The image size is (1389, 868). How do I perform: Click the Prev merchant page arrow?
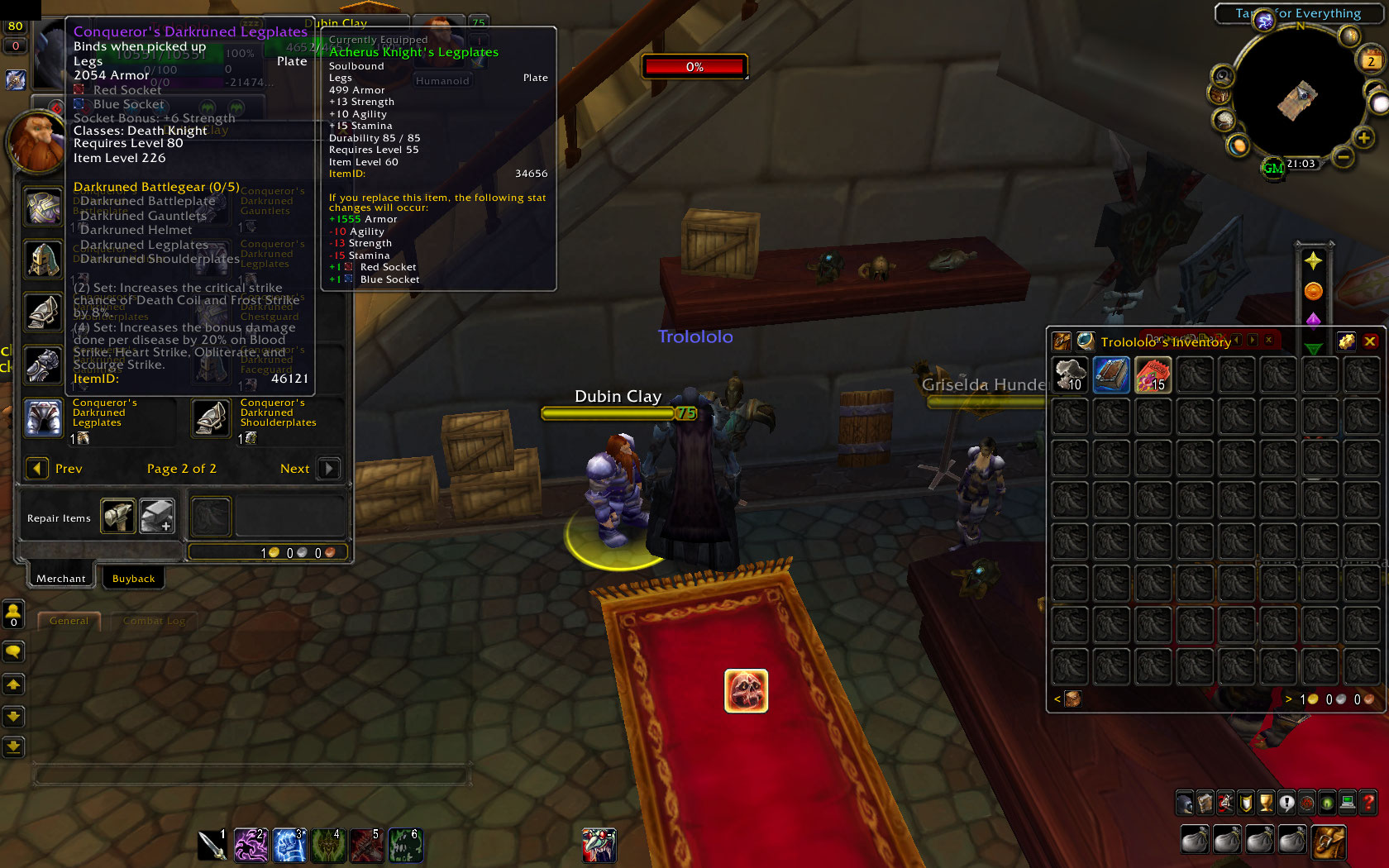37,469
